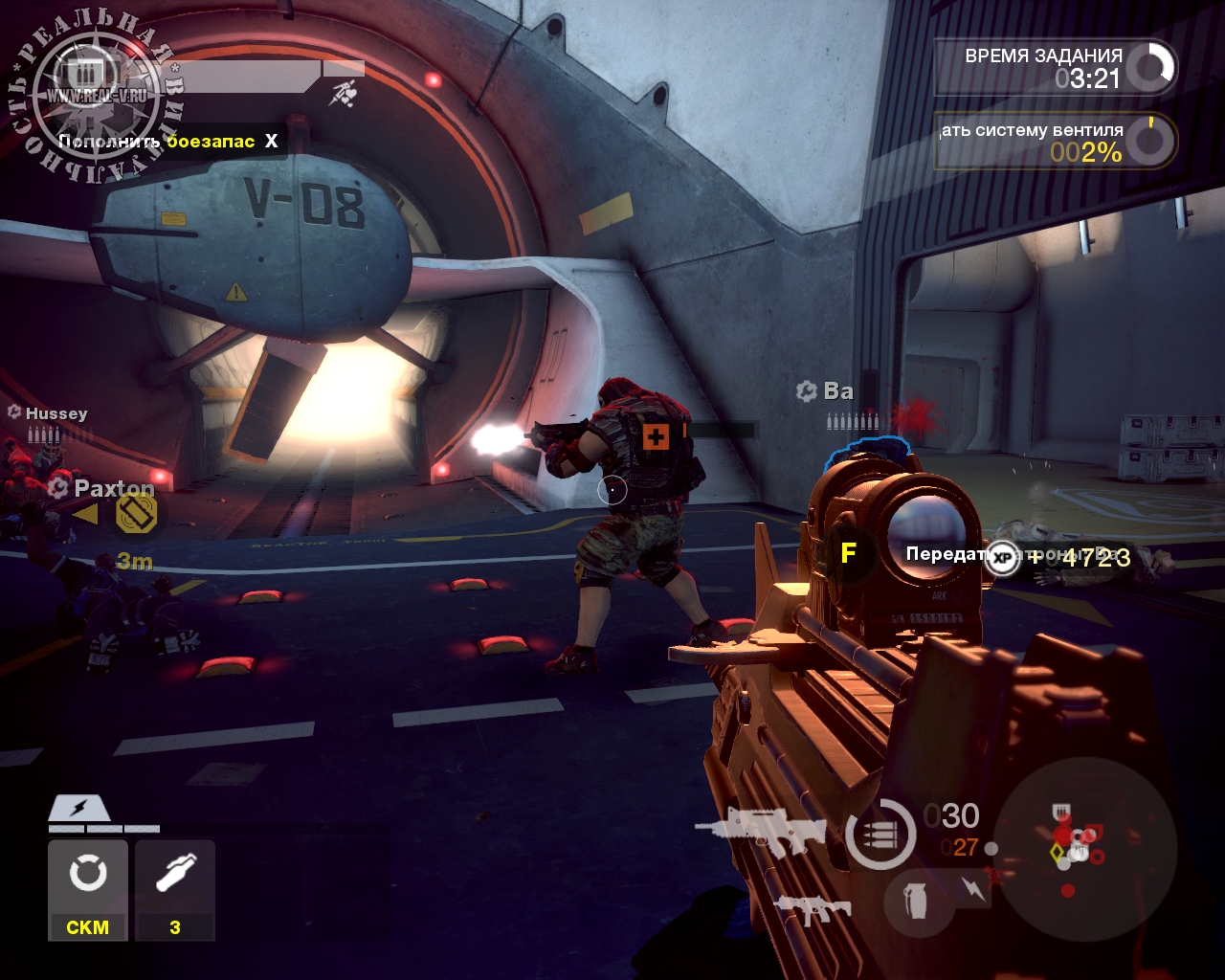Switch to the secondary weapon icon
The image size is (1225, 980).
click(x=812, y=907)
